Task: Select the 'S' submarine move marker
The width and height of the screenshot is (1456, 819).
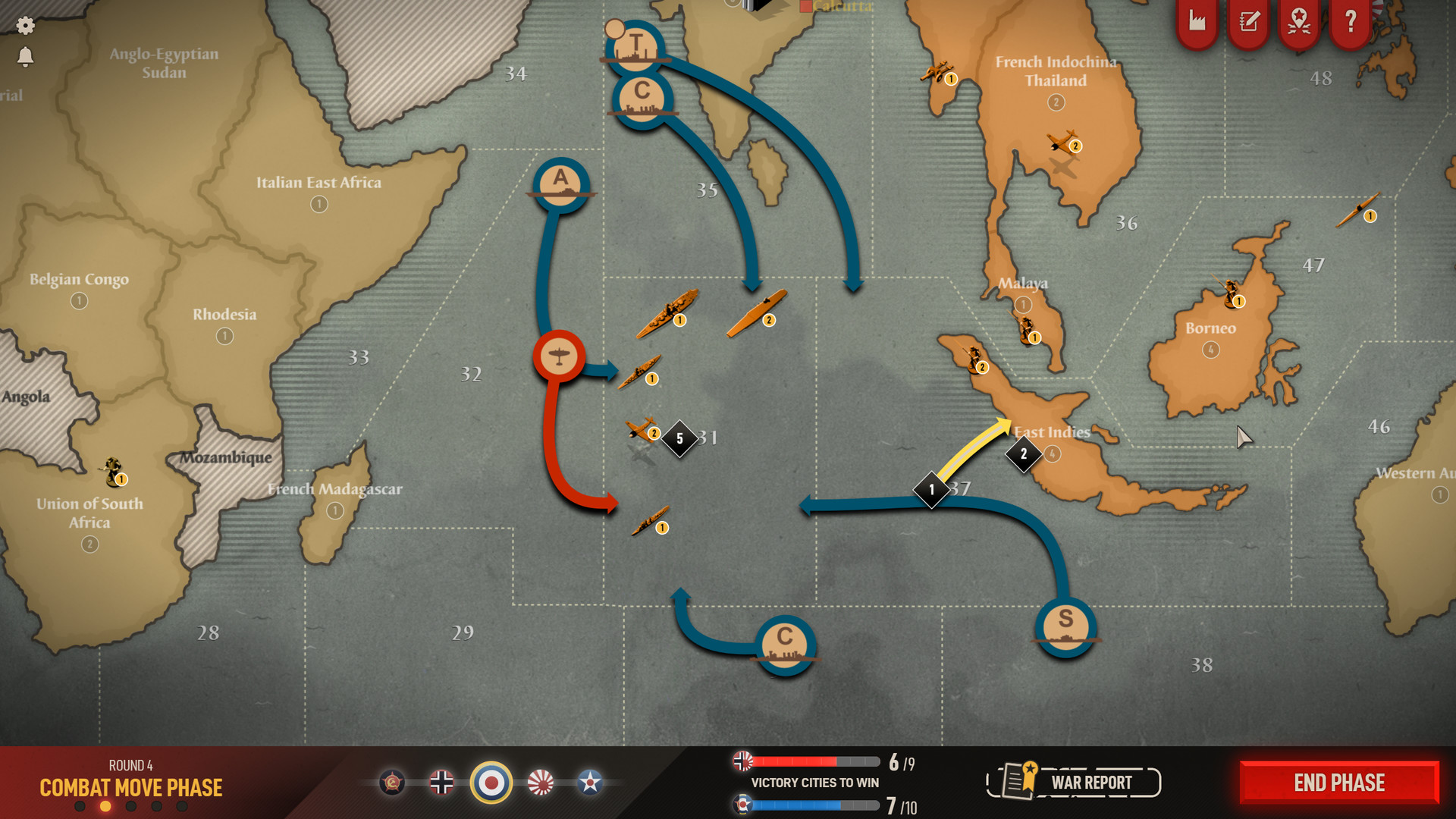Action: click(1065, 626)
